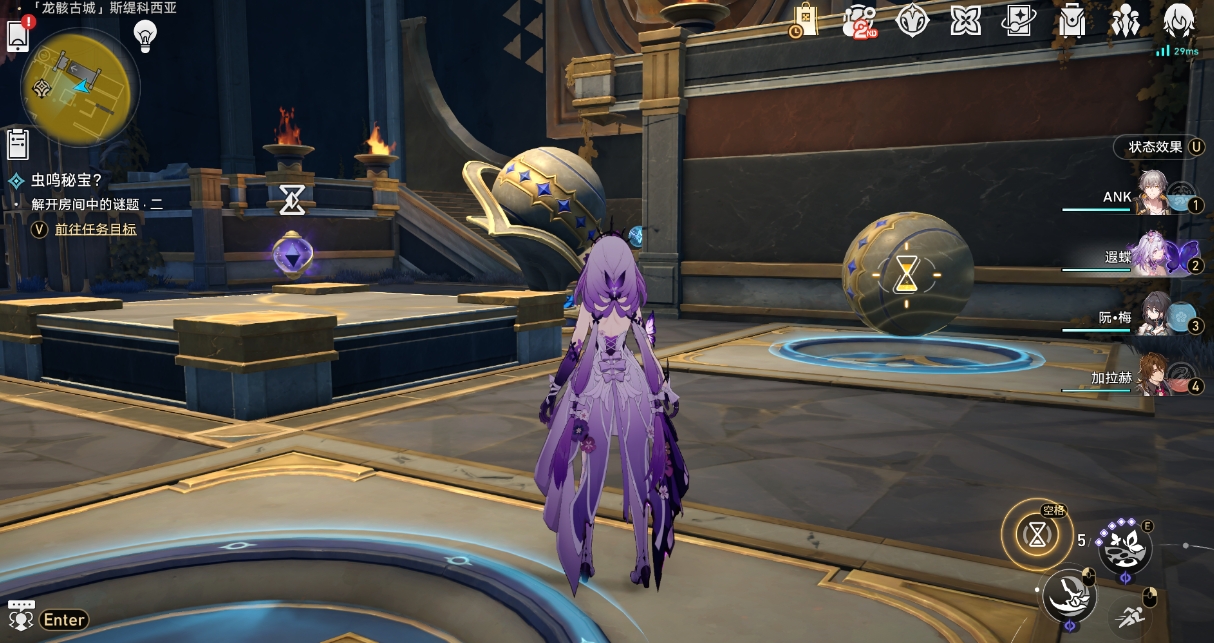This screenshot has height=643, width=1214.
Task: Open the shopping bag with clock icon
Action: point(805,20)
